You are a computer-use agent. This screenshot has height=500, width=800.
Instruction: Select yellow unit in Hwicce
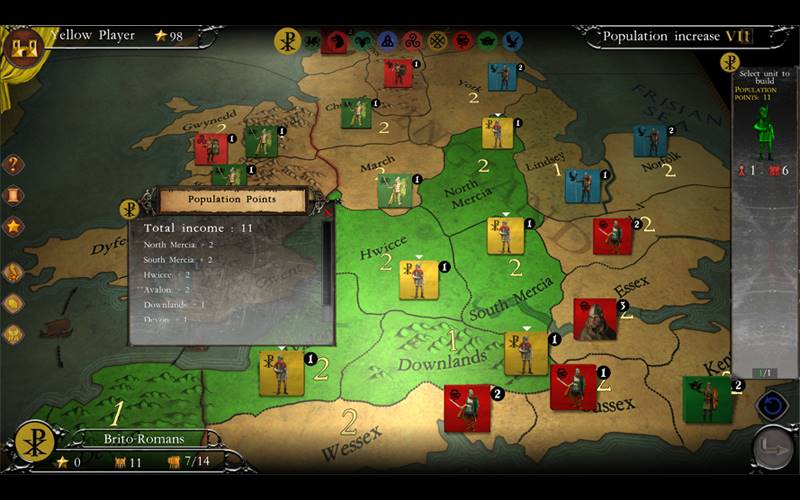[418, 280]
